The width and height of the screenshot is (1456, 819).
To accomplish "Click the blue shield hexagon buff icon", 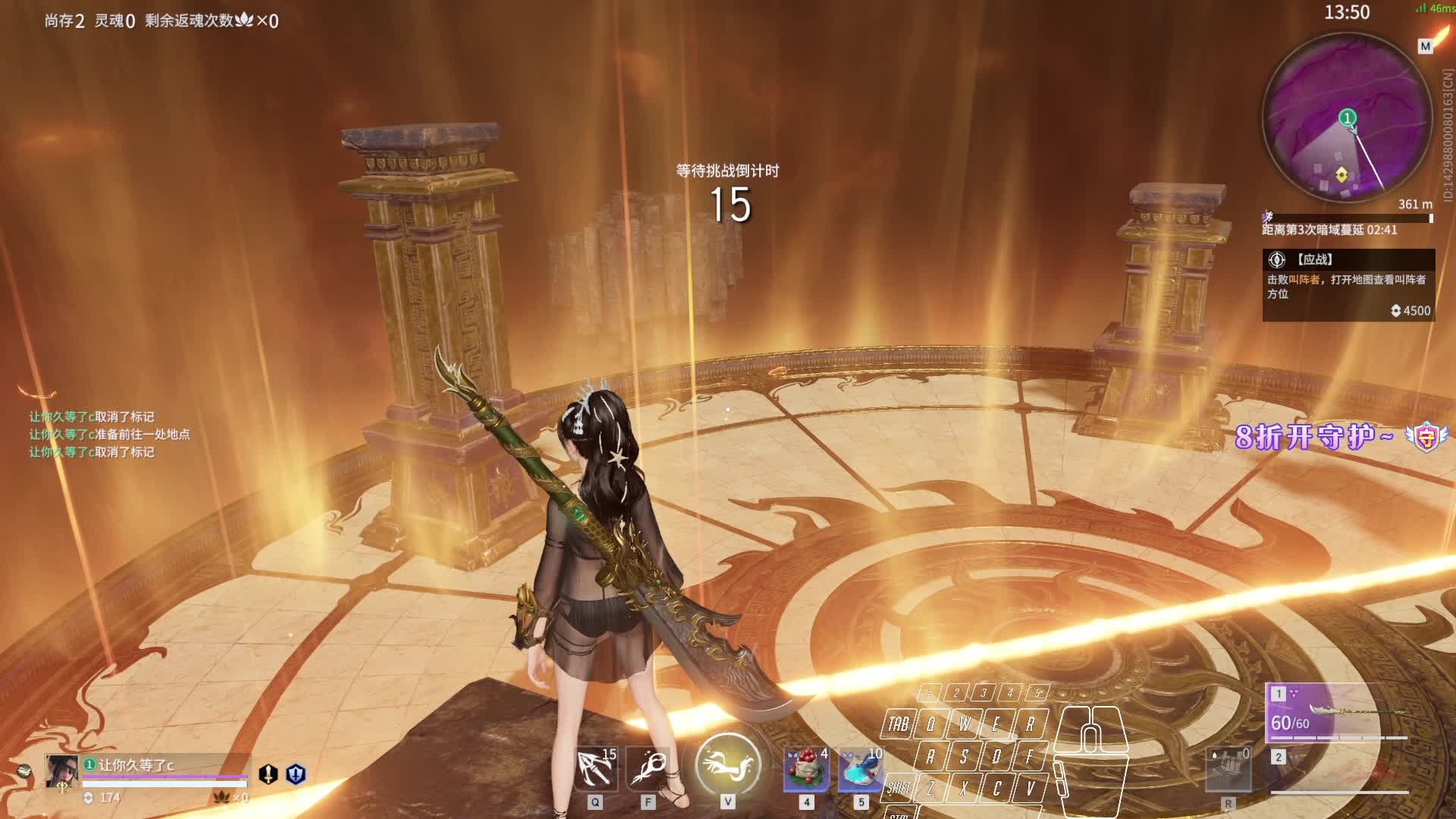I will point(296,773).
